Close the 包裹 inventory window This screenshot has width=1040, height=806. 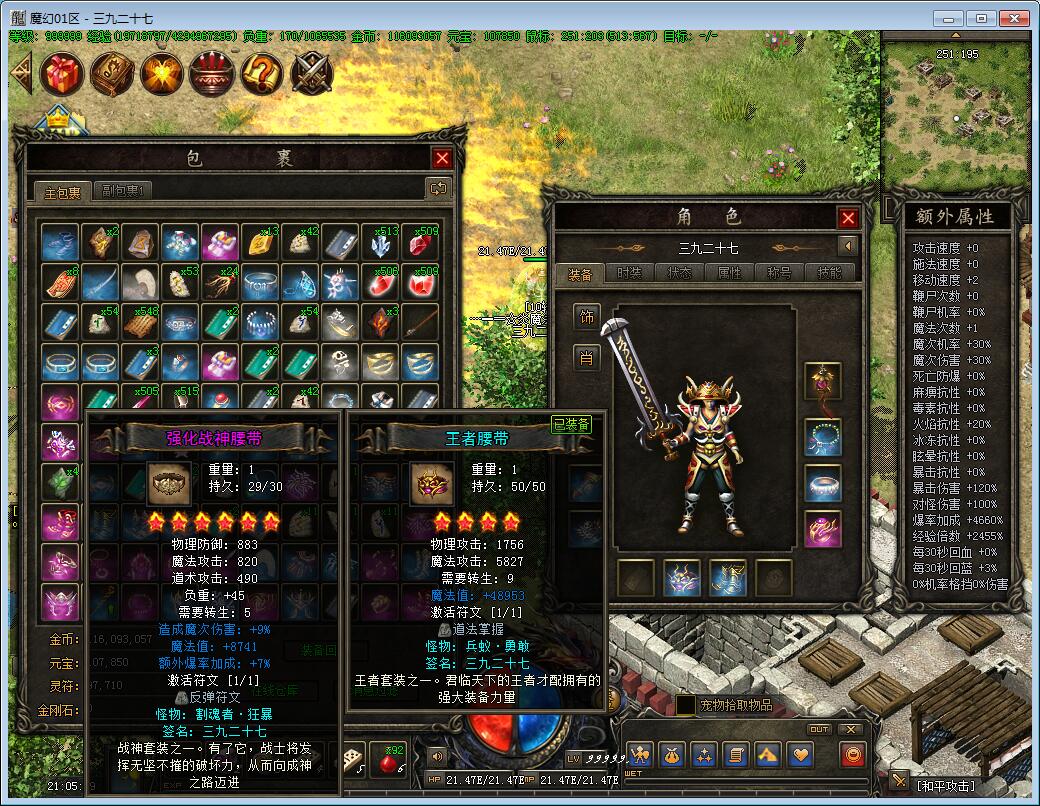click(x=442, y=158)
